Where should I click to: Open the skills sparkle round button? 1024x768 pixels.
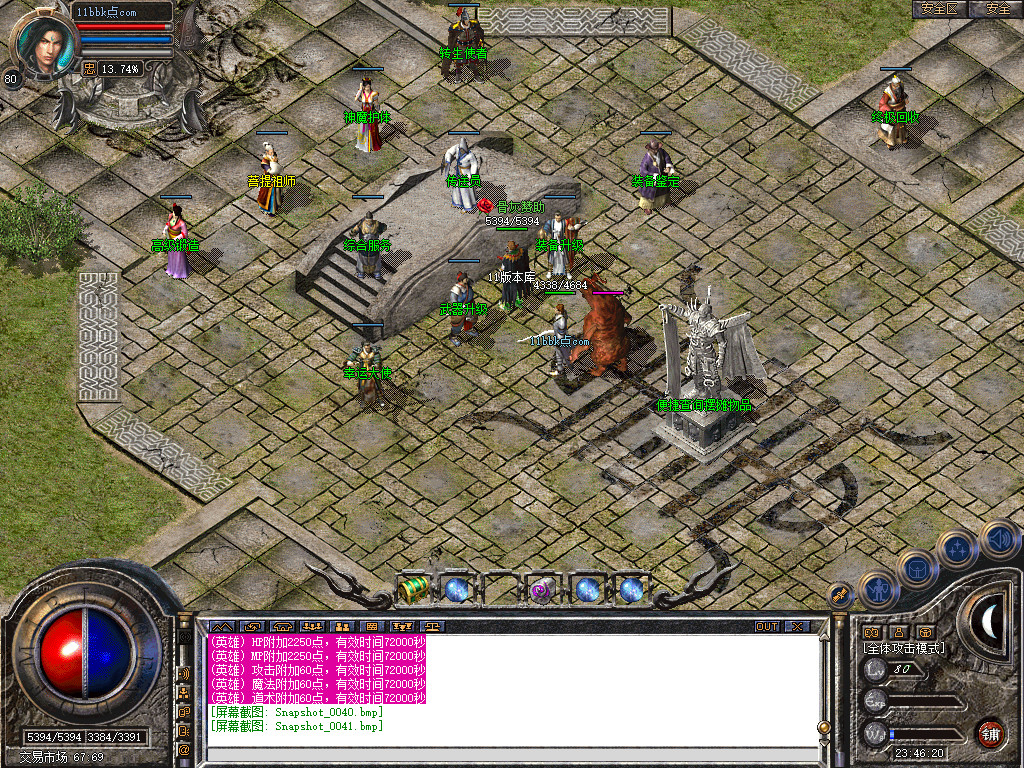click(x=957, y=549)
